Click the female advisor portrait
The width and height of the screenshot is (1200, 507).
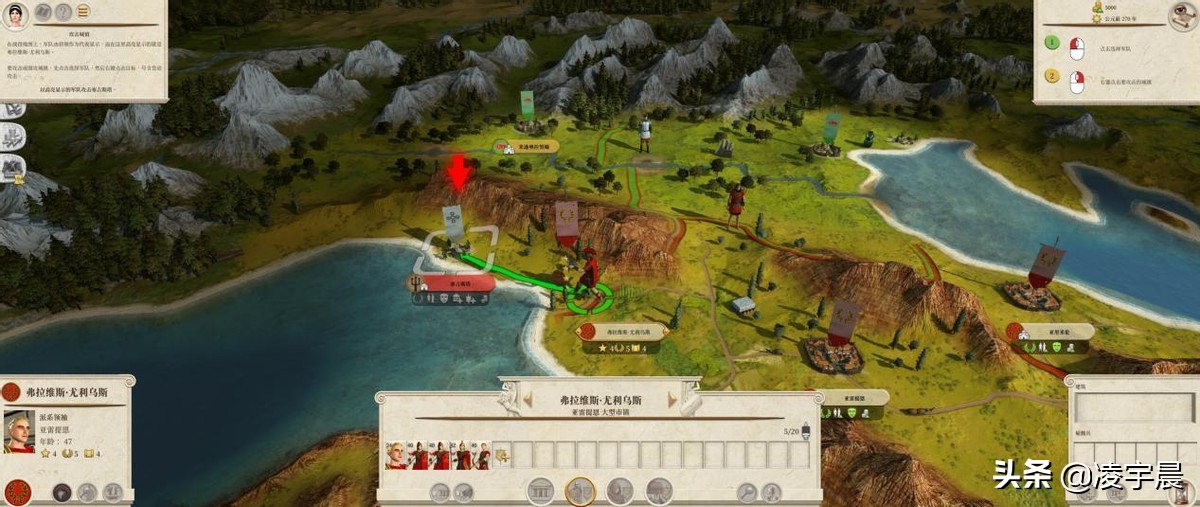coord(16,13)
